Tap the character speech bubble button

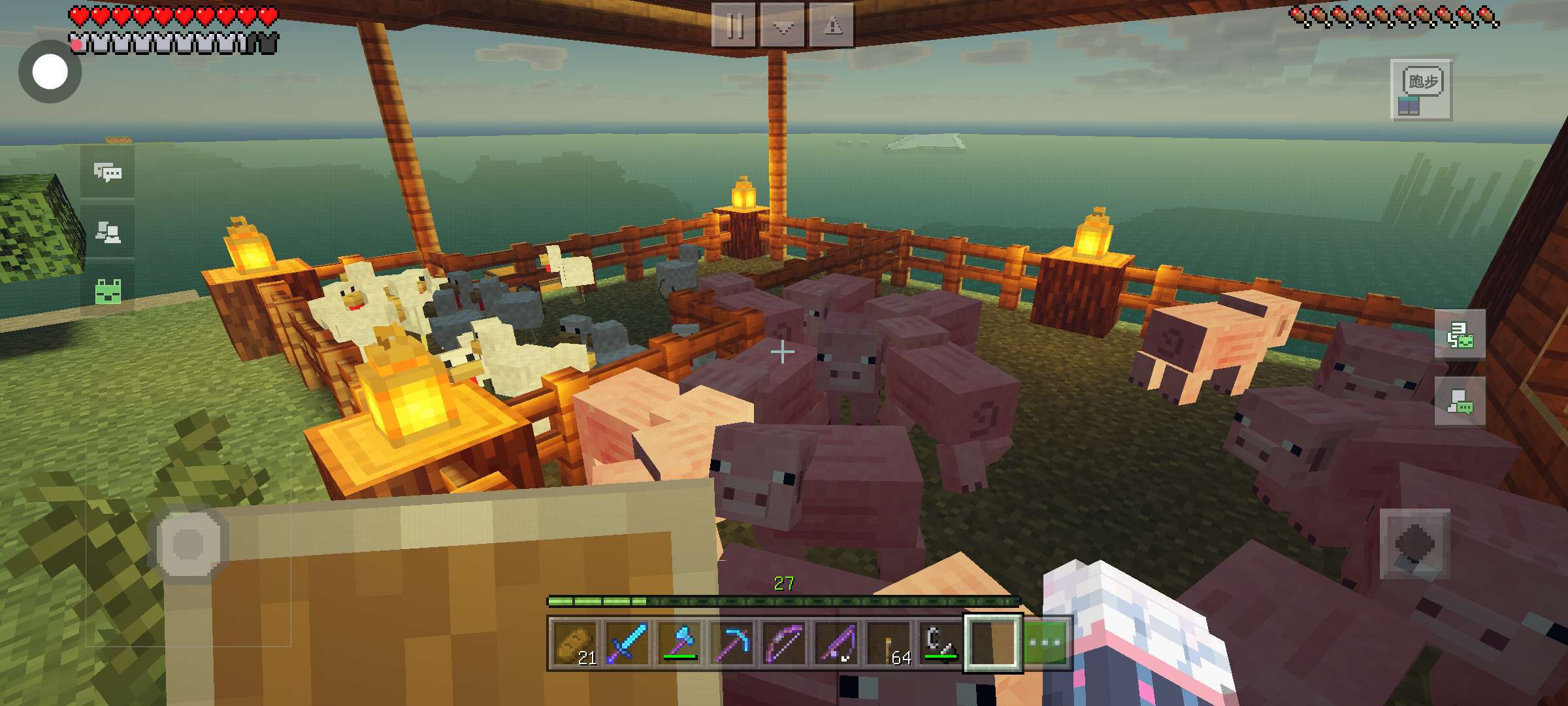tap(1460, 401)
